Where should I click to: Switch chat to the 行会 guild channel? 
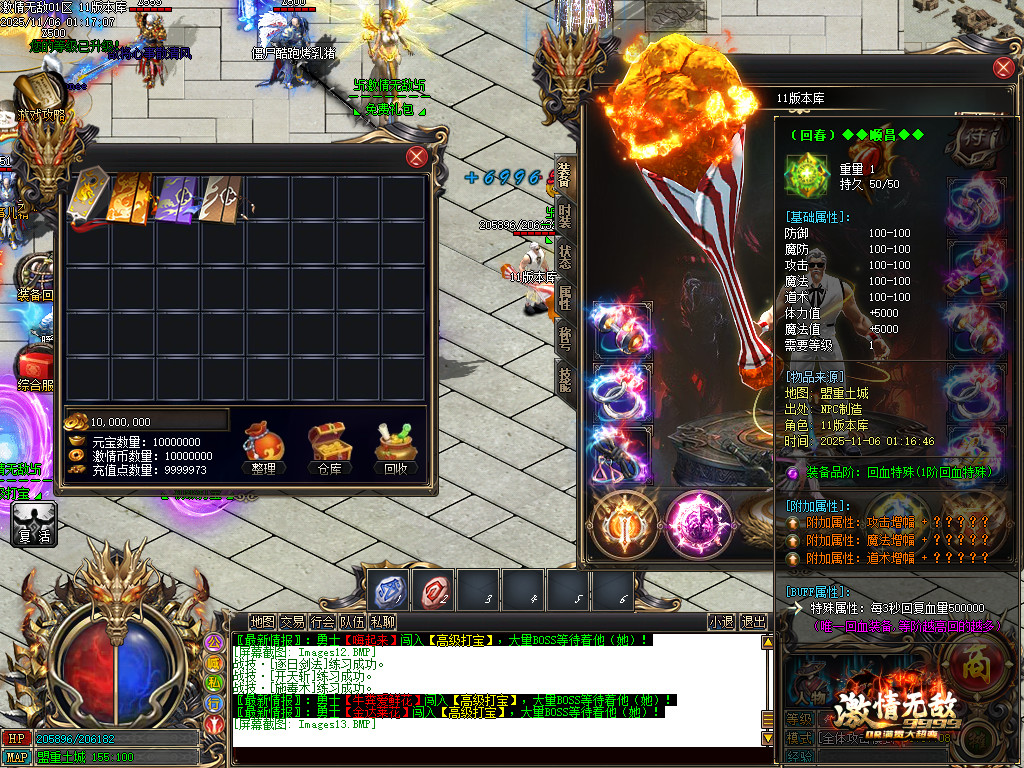pos(322,622)
